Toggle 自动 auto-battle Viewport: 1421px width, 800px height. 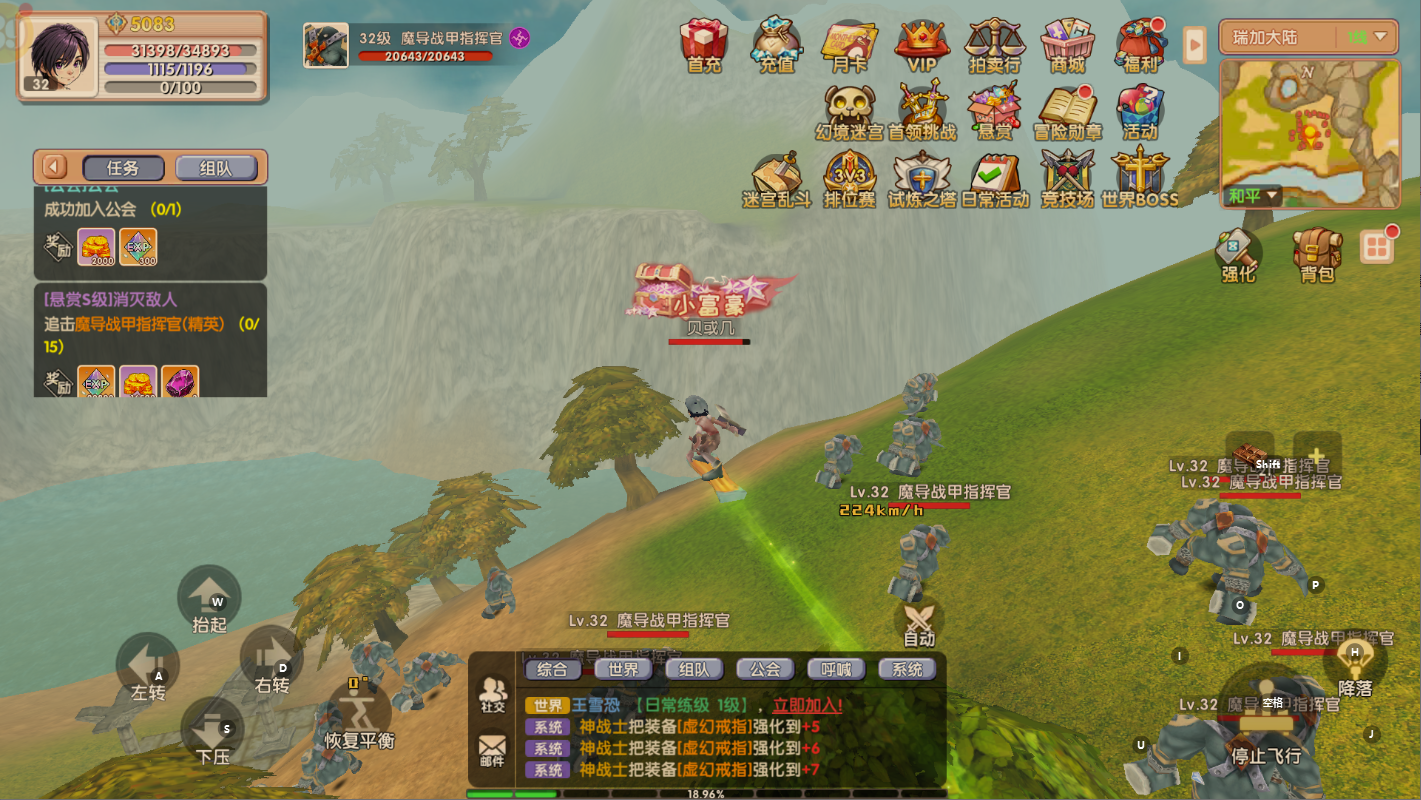click(919, 623)
